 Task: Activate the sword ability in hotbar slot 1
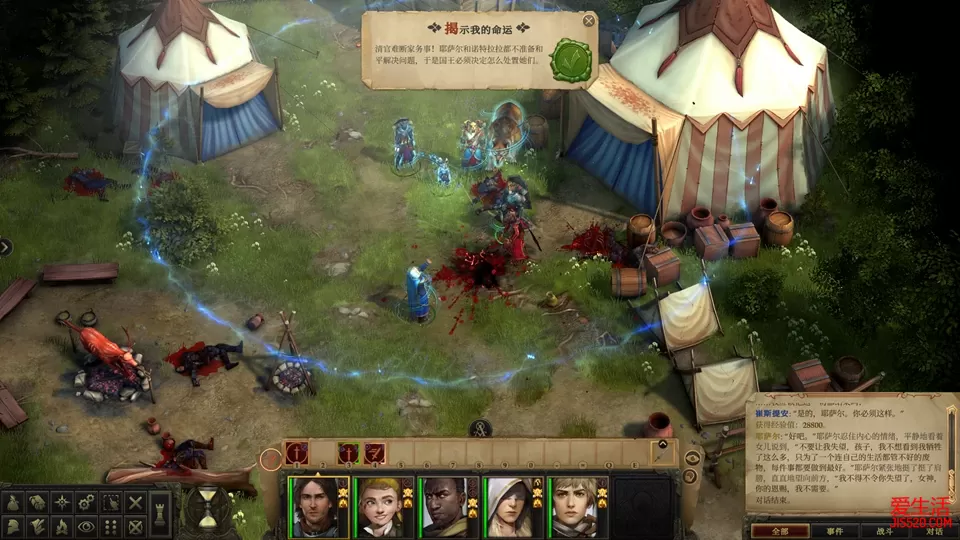point(296,453)
